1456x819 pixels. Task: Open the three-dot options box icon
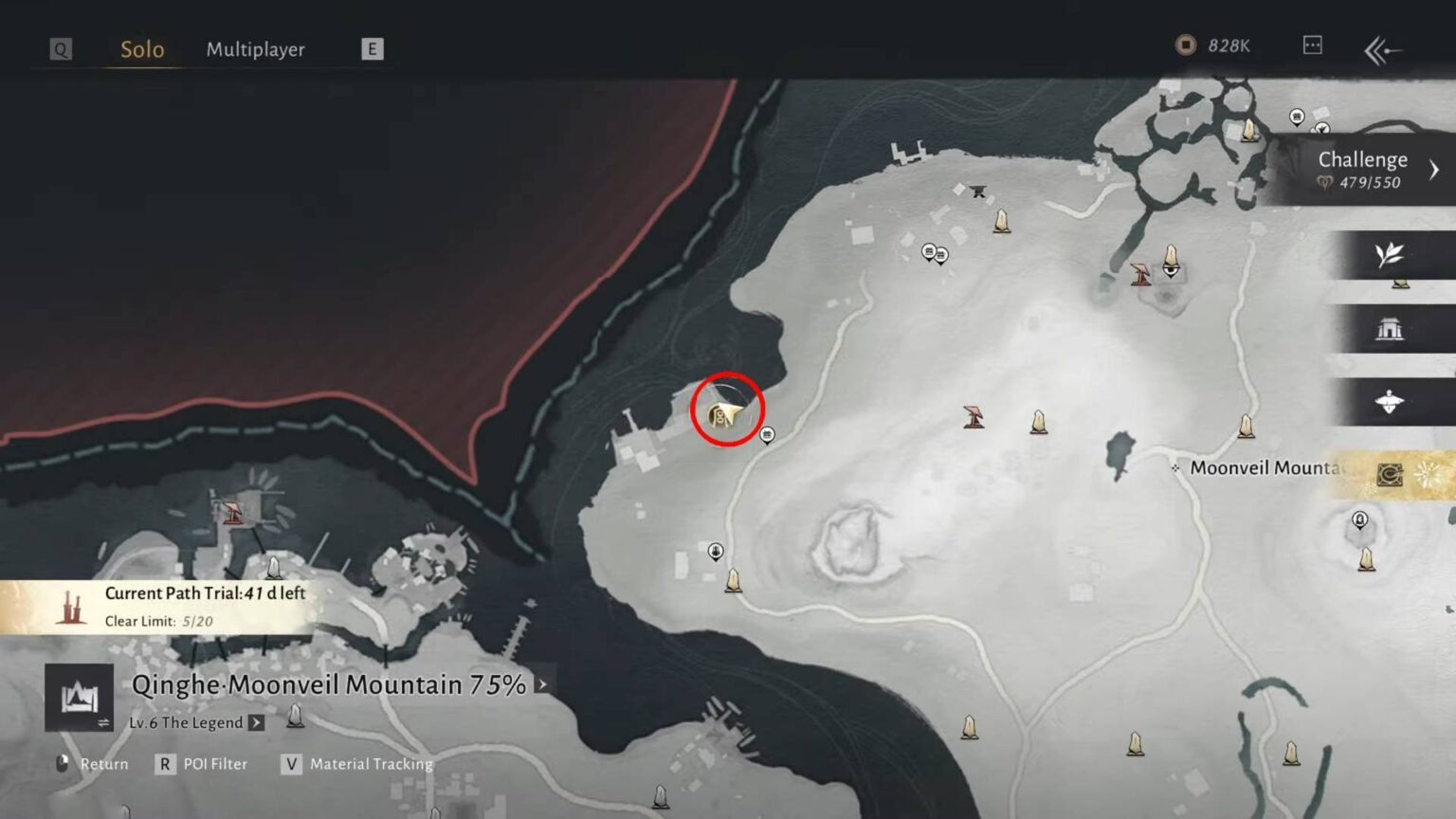pyautogui.click(x=1312, y=45)
